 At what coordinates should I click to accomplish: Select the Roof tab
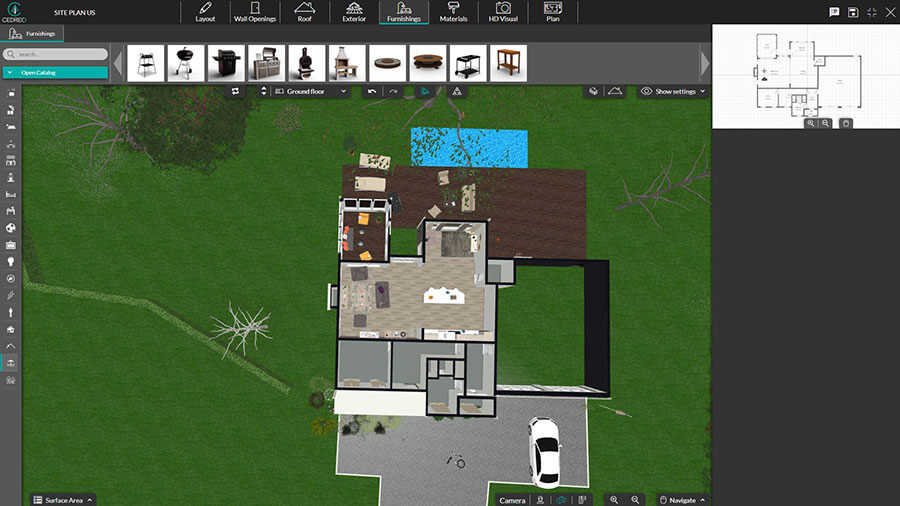pos(304,12)
